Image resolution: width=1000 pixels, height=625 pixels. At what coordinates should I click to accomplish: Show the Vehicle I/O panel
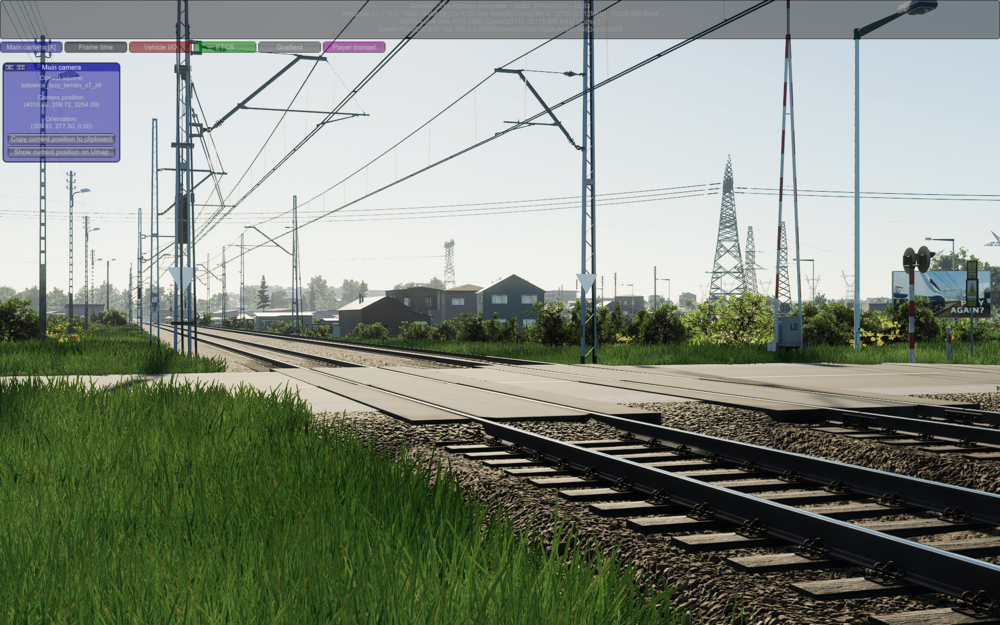tap(160, 47)
